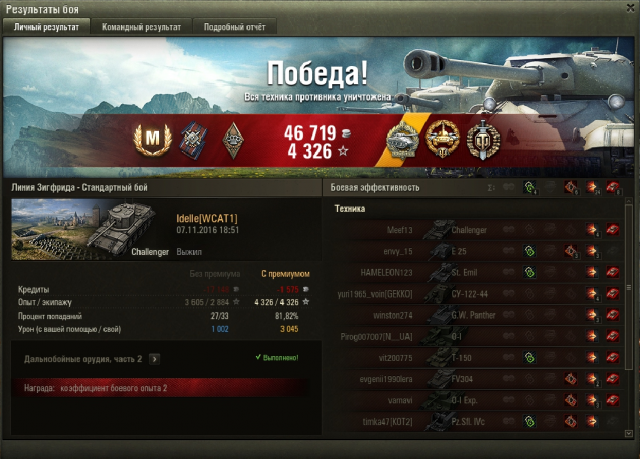Show the Подробный отчёт tab

(x=233, y=27)
